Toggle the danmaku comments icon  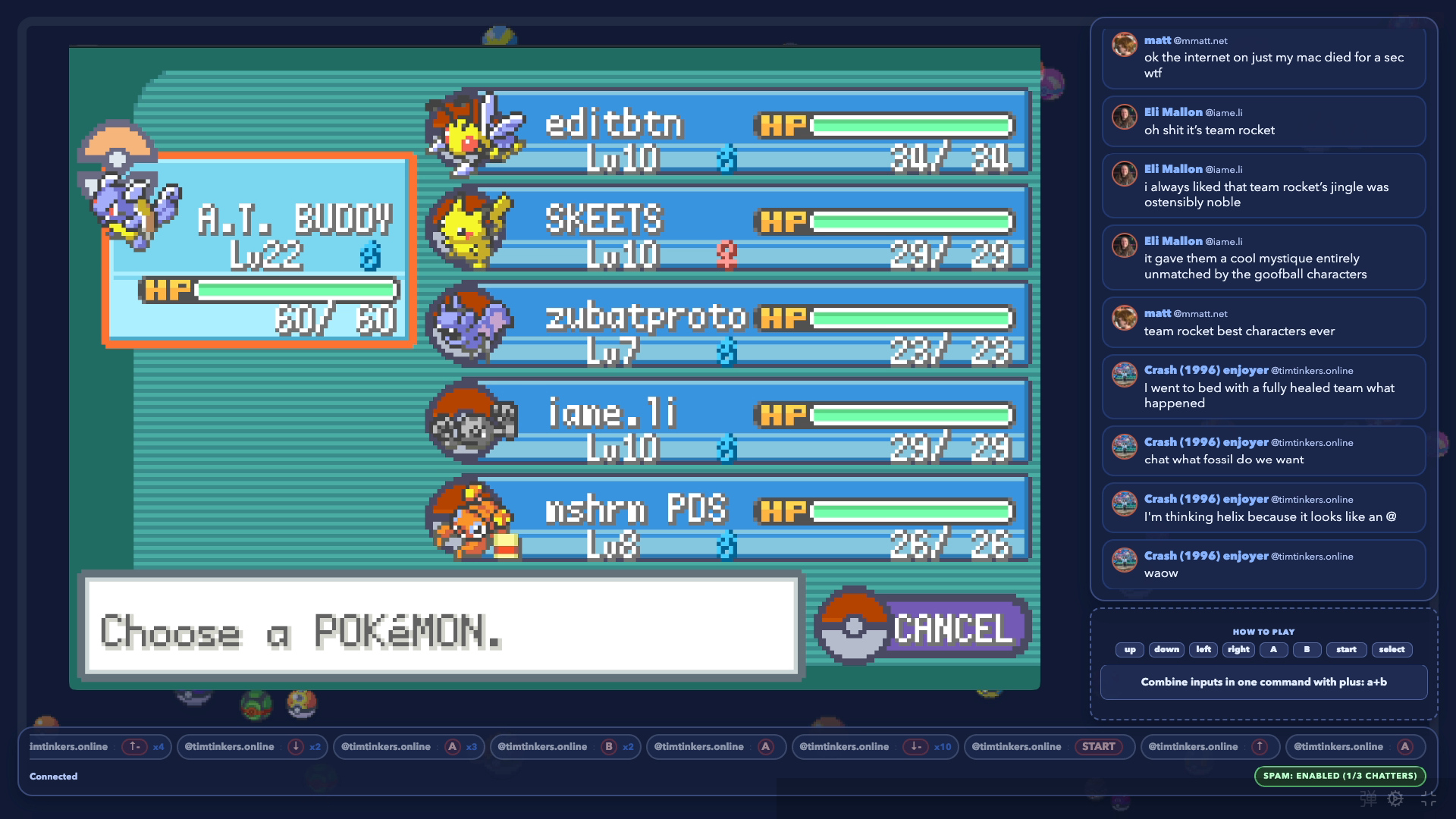1368,799
